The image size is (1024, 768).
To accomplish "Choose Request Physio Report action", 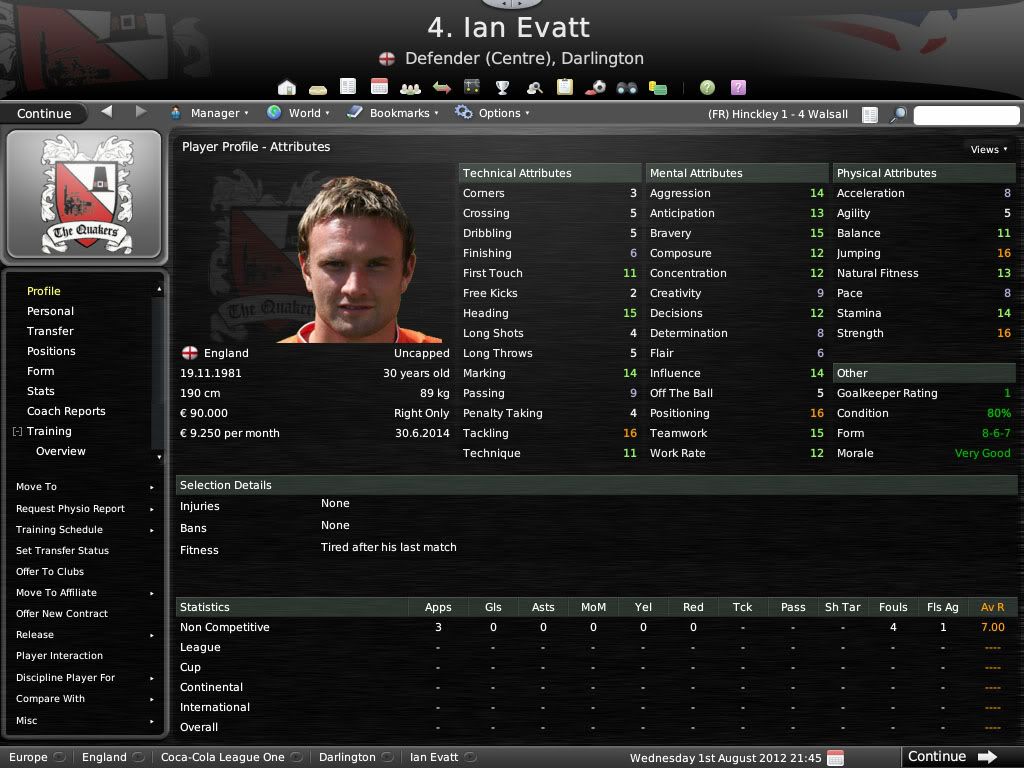I will [x=70, y=508].
